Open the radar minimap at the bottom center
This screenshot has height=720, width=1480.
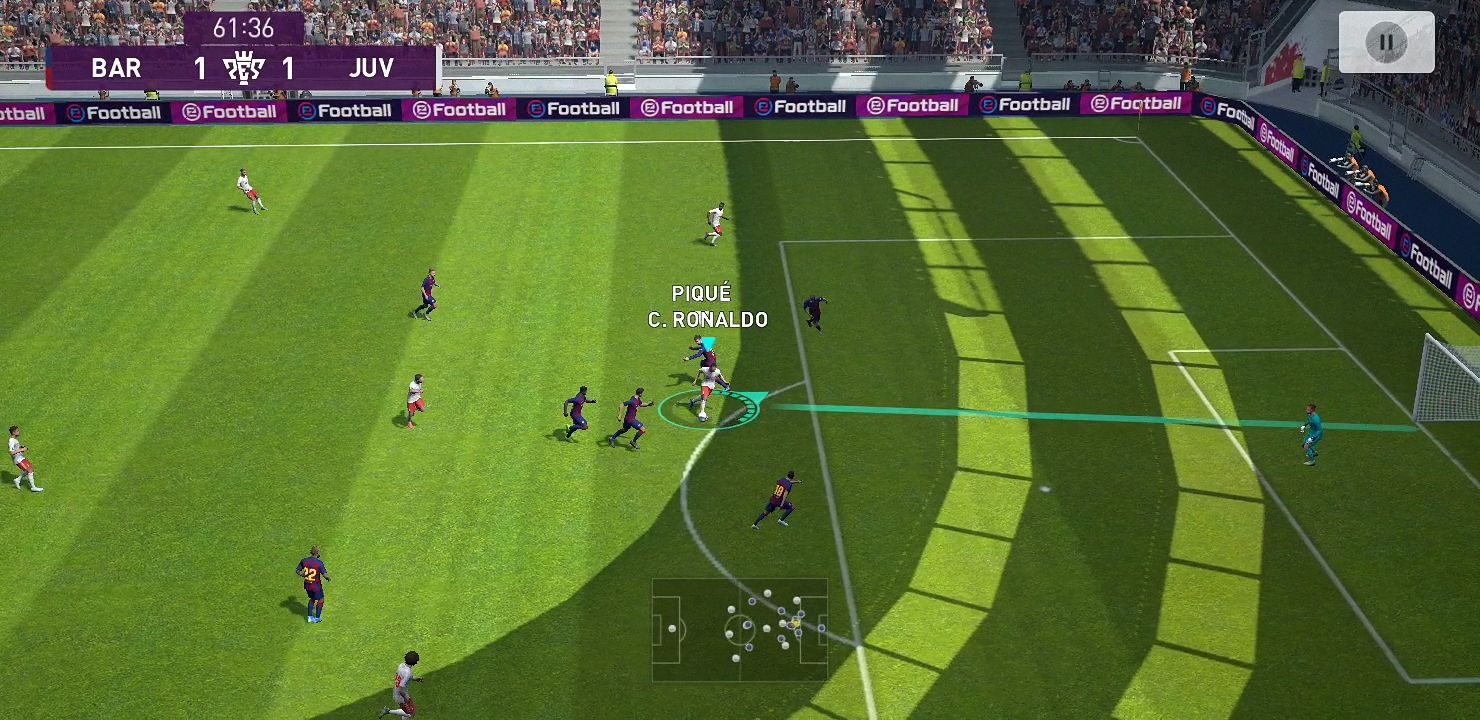[x=740, y=628]
